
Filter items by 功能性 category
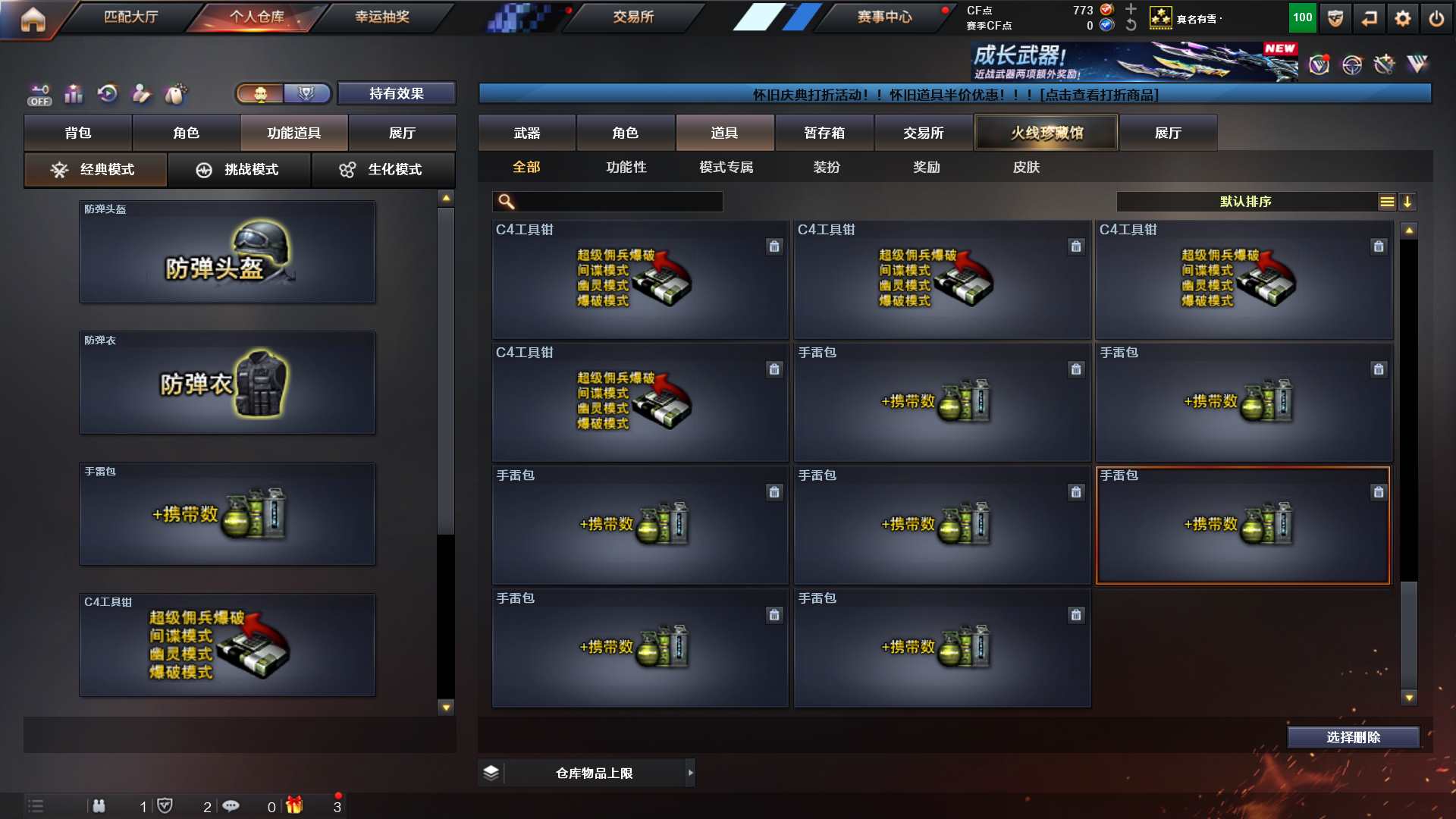tap(626, 167)
